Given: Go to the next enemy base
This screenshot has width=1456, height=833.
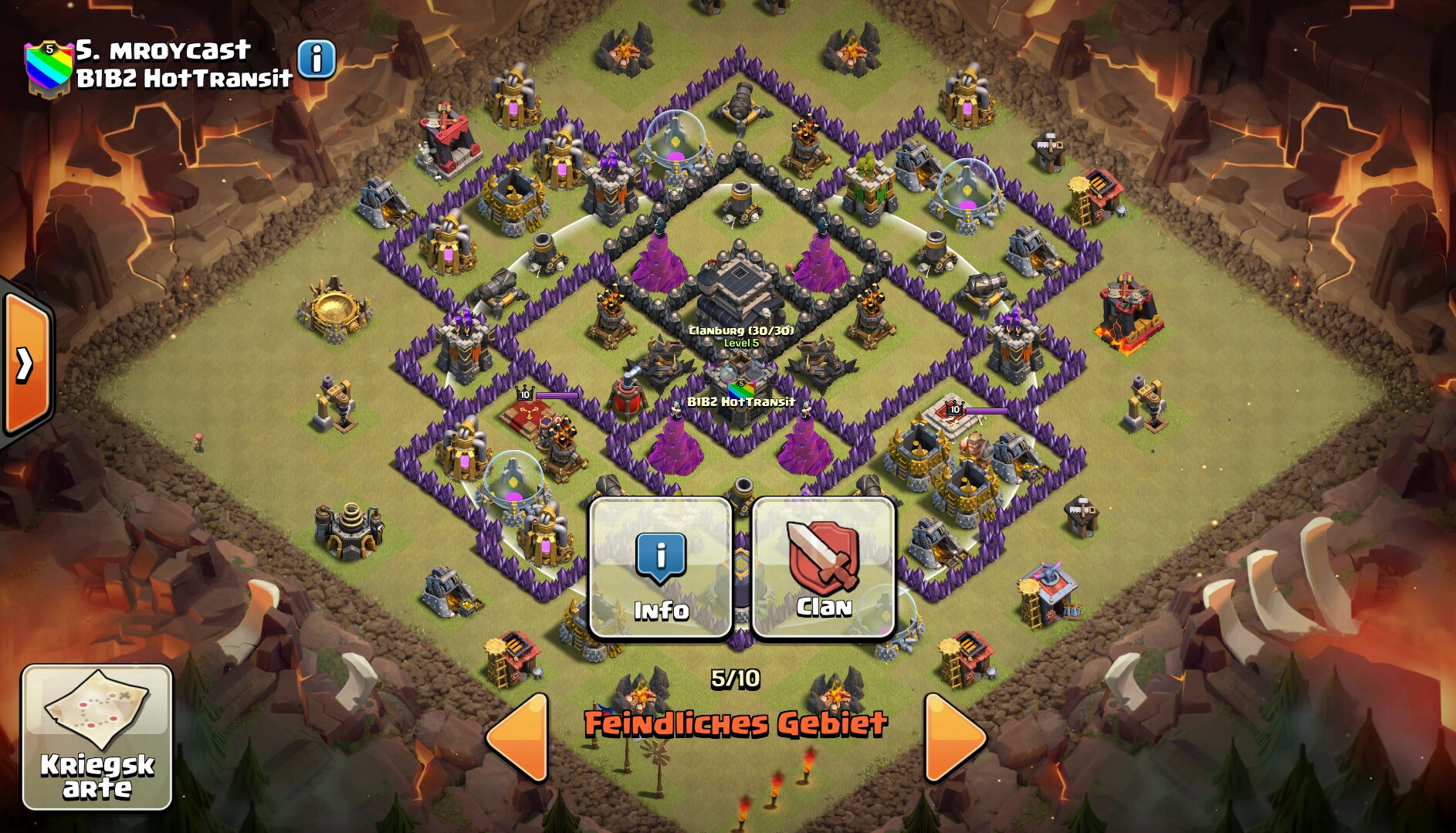Looking at the screenshot, I should point(954,737).
